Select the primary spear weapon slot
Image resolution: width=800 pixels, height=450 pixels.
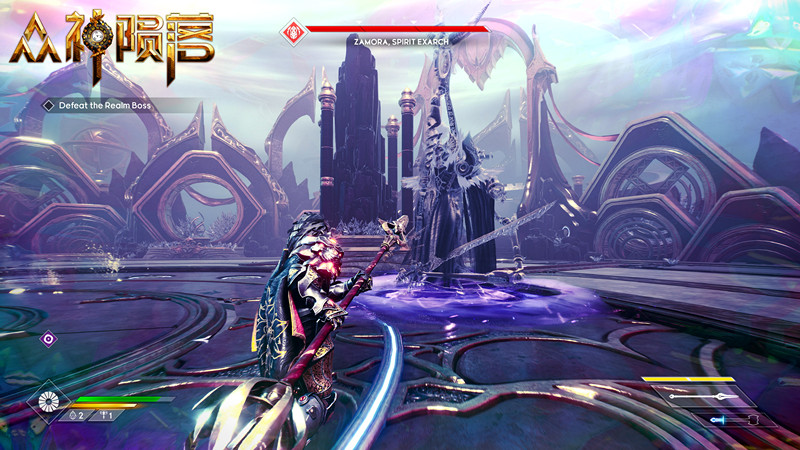(x=705, y=397)
